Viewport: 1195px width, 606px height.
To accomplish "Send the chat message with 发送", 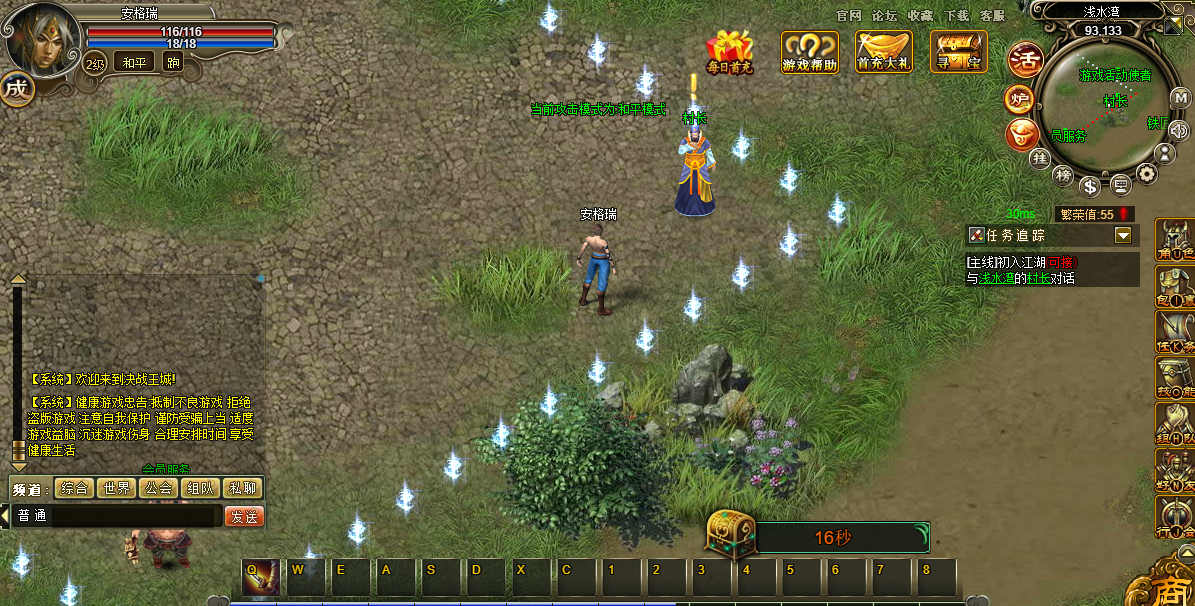I will (x=243, y=516).
